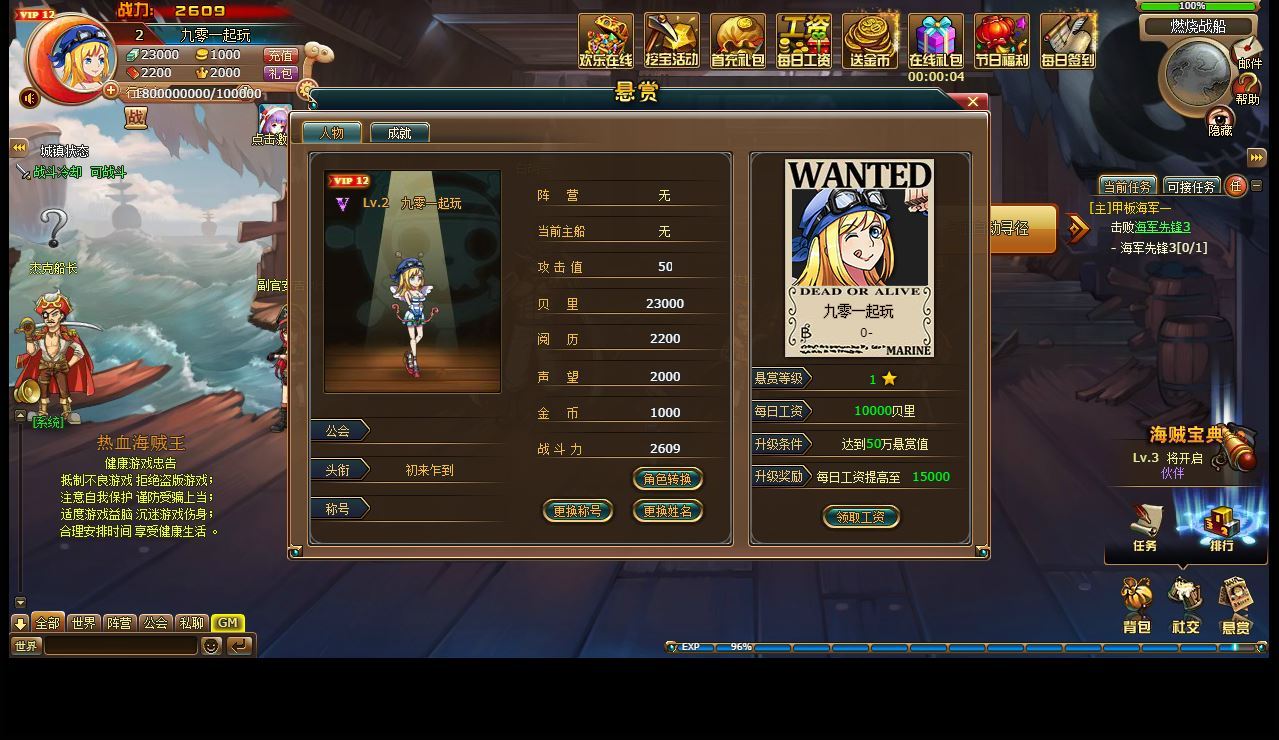Claim daily salary with 领取工资
Image resolution: width=1279 pixels, height=740 pixels.
[x=860, y=517]
